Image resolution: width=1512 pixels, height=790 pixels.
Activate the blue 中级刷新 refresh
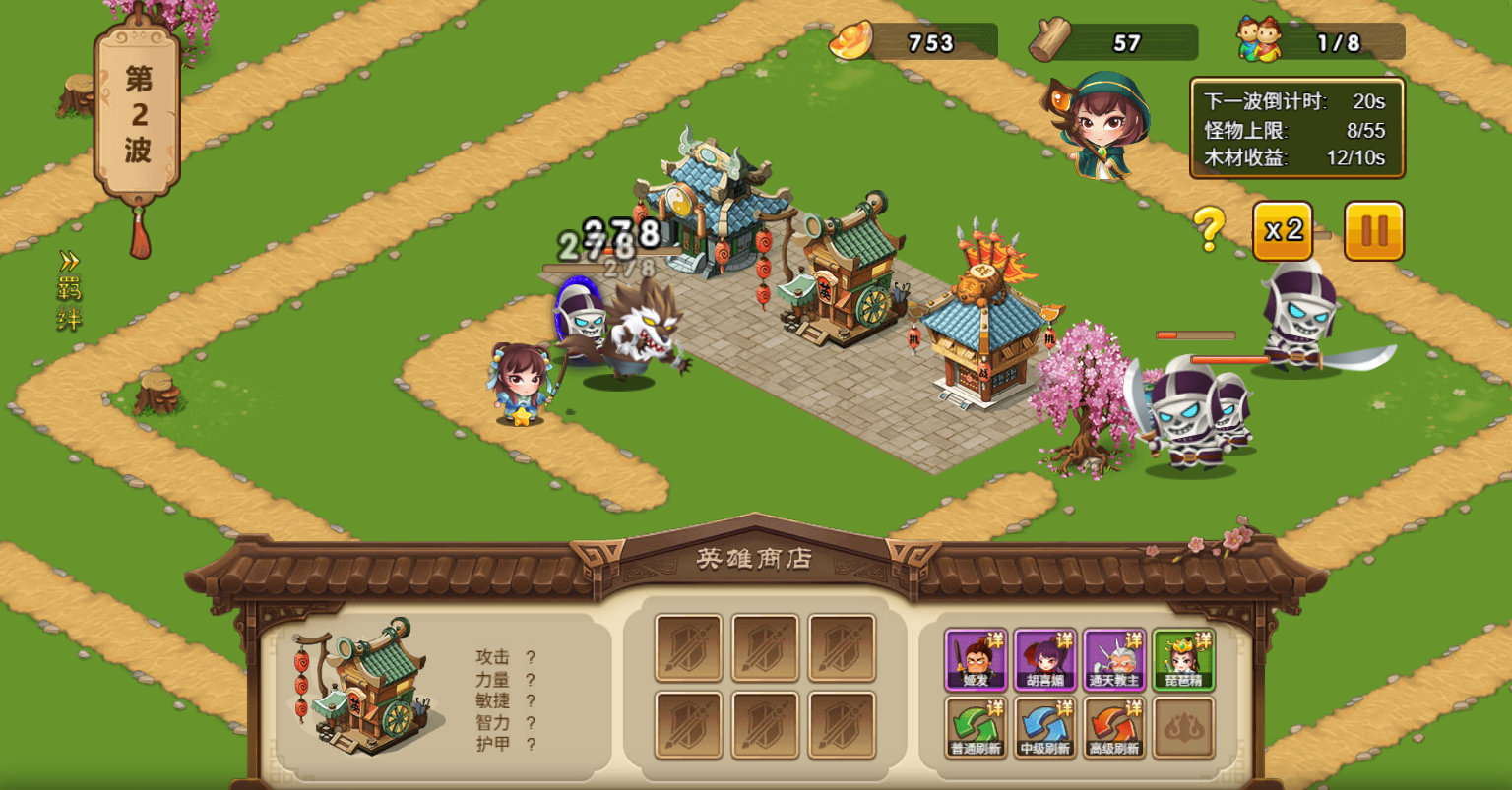(1044, 728)
